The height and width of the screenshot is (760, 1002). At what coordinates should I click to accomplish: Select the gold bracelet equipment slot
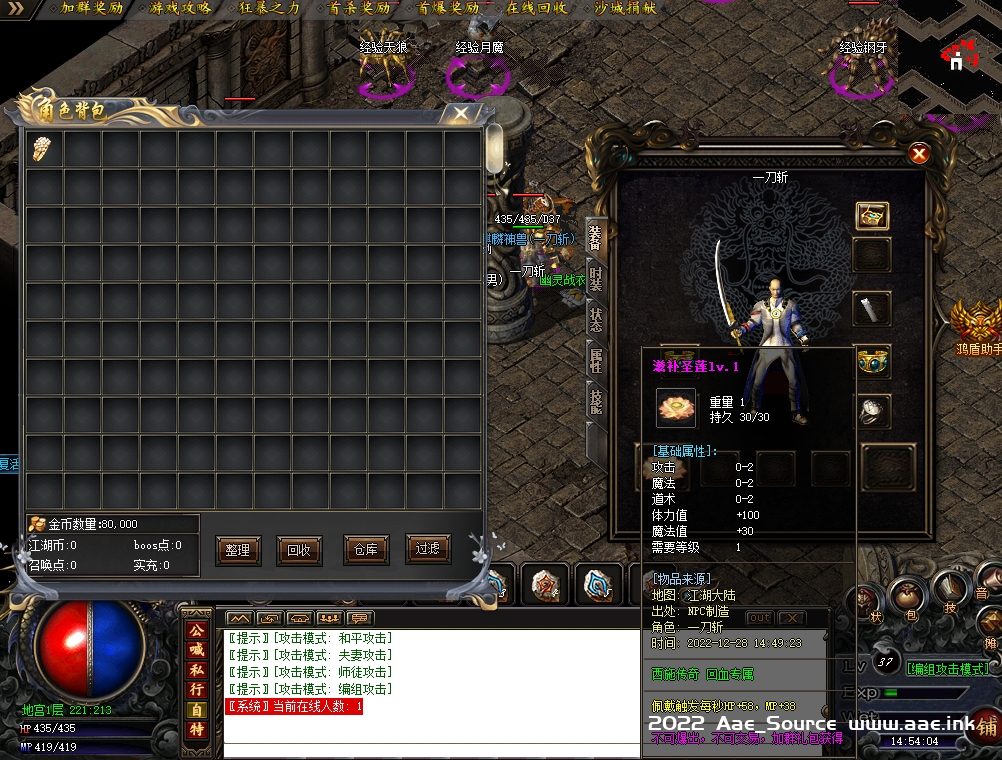[872, 362]
